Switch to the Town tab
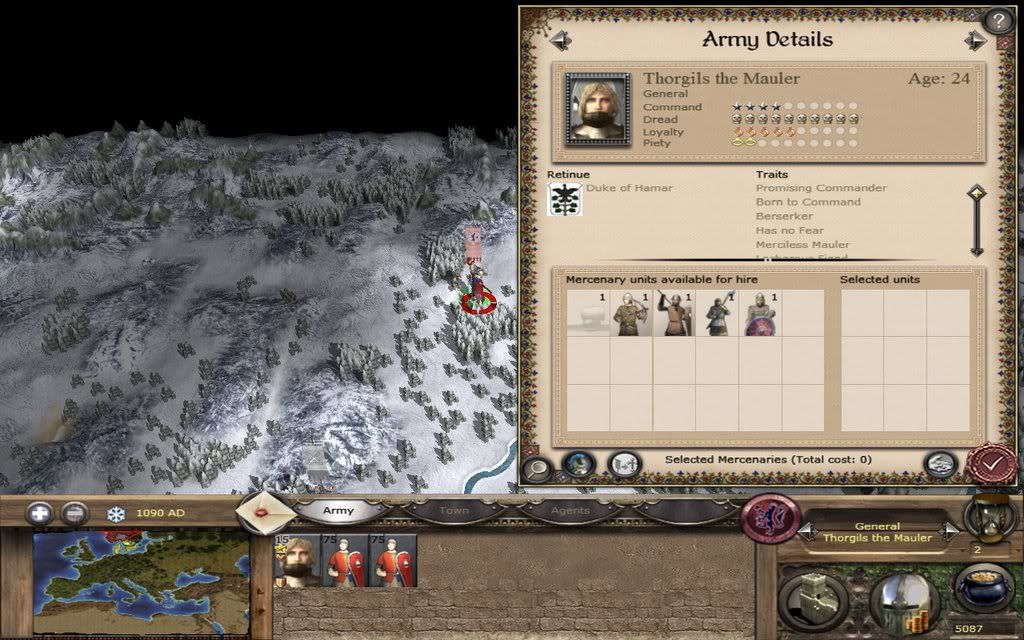This screenshot has height=640, width=1024. pos(454,511)
